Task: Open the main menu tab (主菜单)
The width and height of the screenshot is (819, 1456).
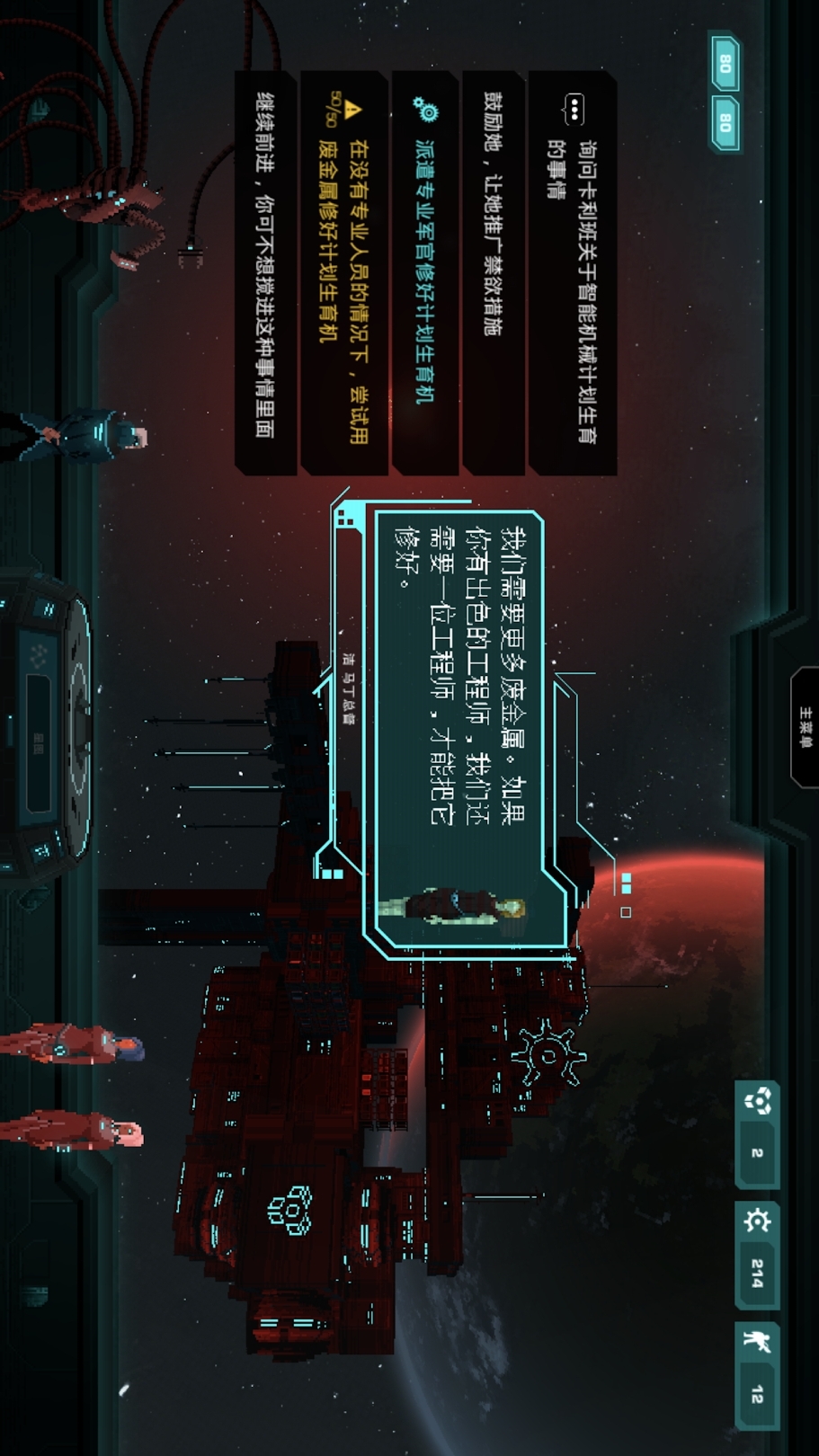Action: tap(805, 728)
